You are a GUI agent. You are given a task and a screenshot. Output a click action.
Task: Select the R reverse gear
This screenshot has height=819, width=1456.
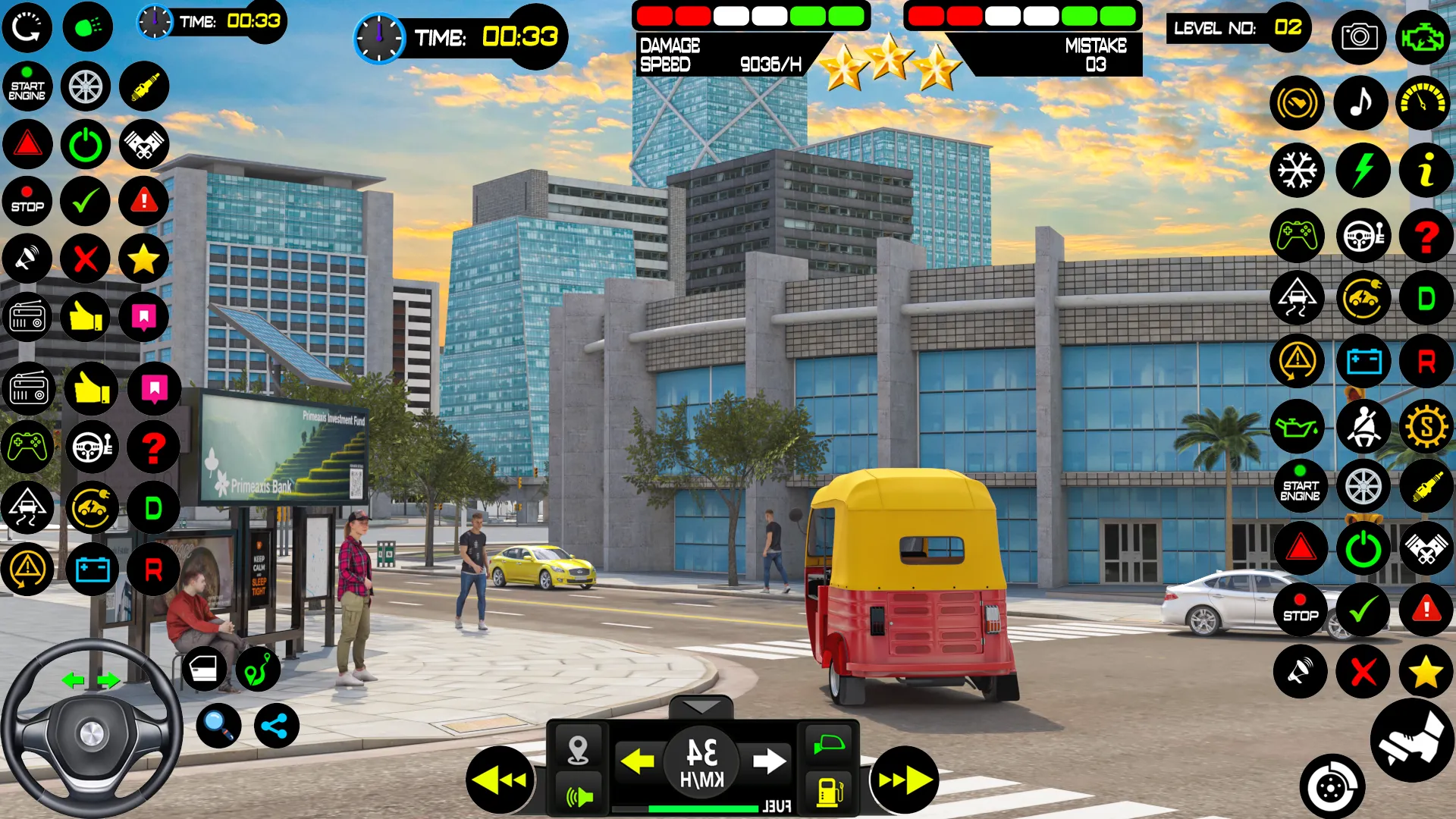pos(1426,360)
